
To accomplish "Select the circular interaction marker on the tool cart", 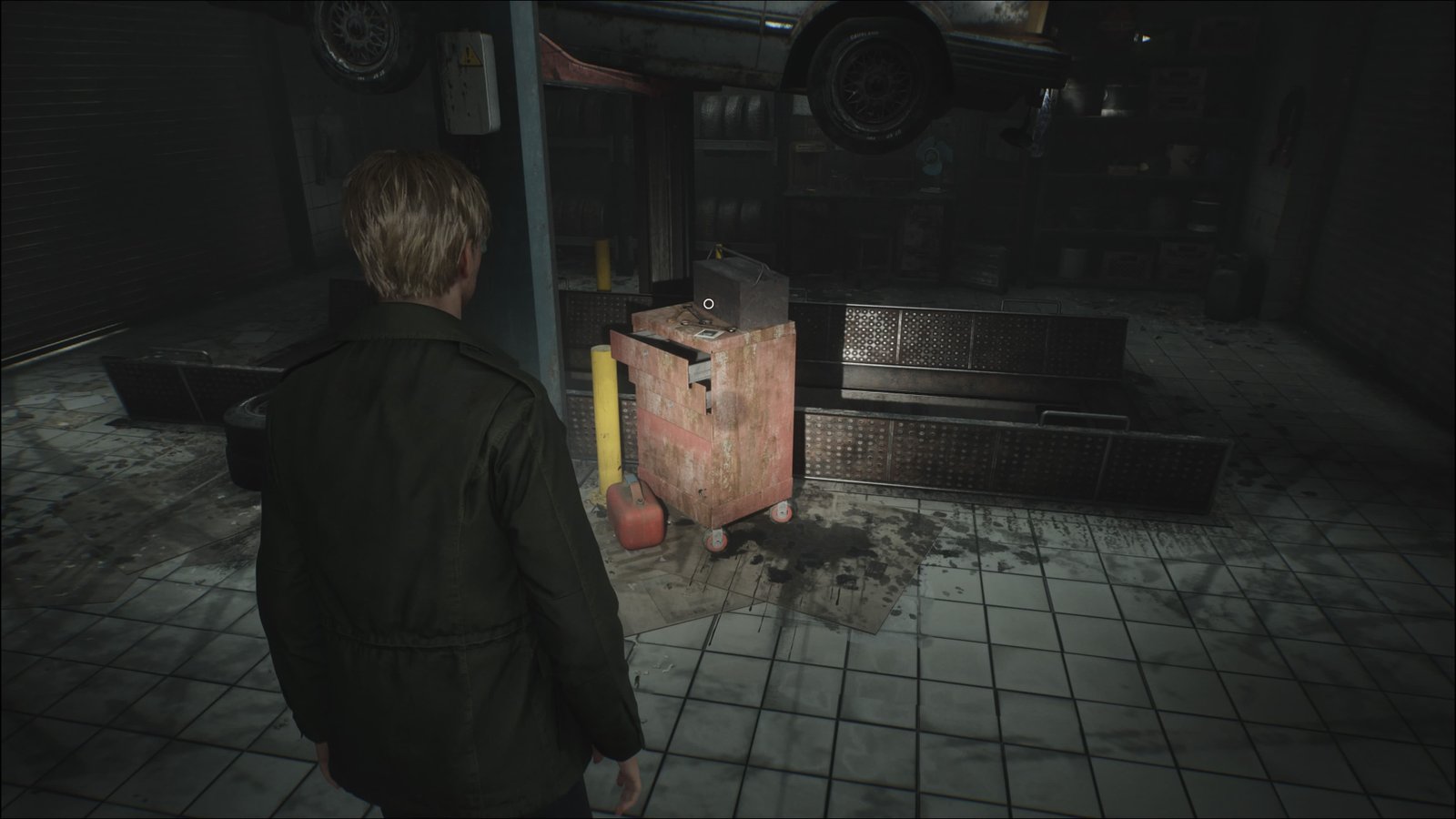I will (x=709, y=304).
